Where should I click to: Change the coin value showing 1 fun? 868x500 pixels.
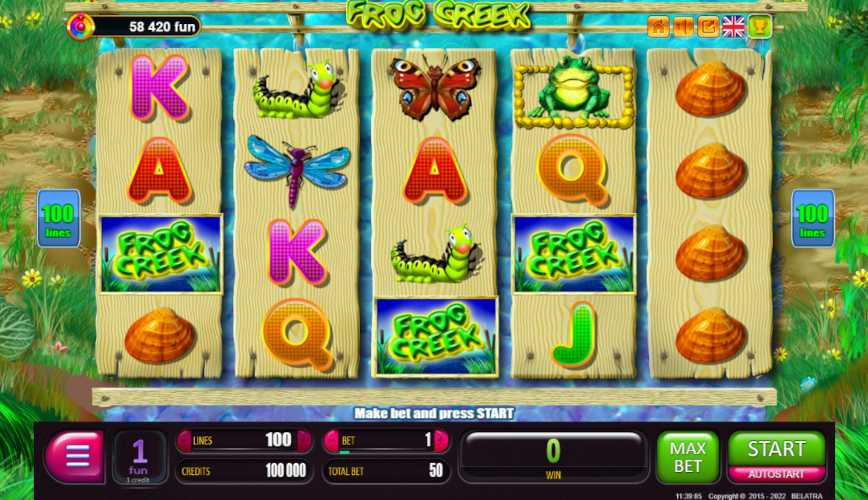(140, 457)
